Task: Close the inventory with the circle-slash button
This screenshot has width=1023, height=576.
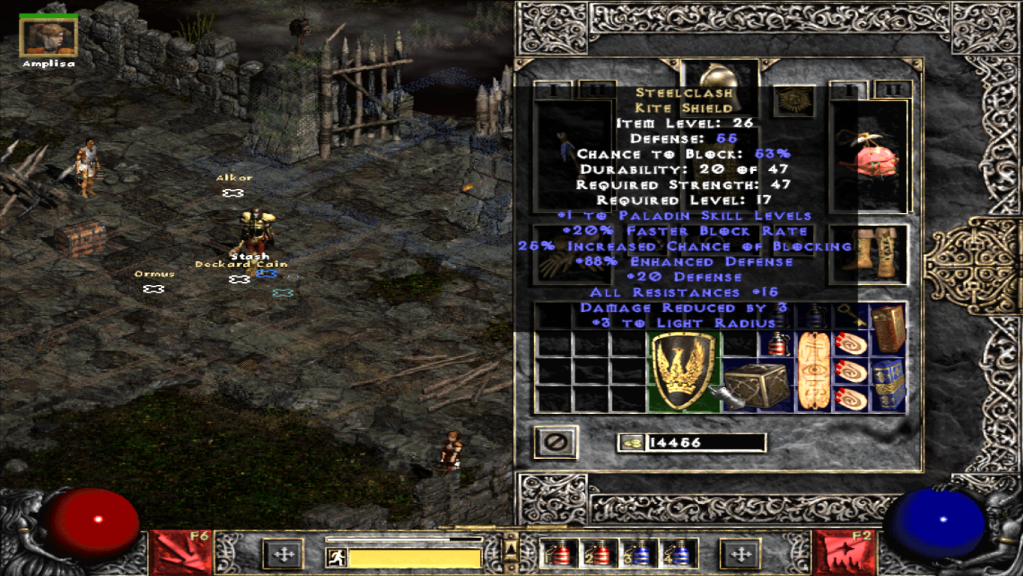Action: (553, 441)
